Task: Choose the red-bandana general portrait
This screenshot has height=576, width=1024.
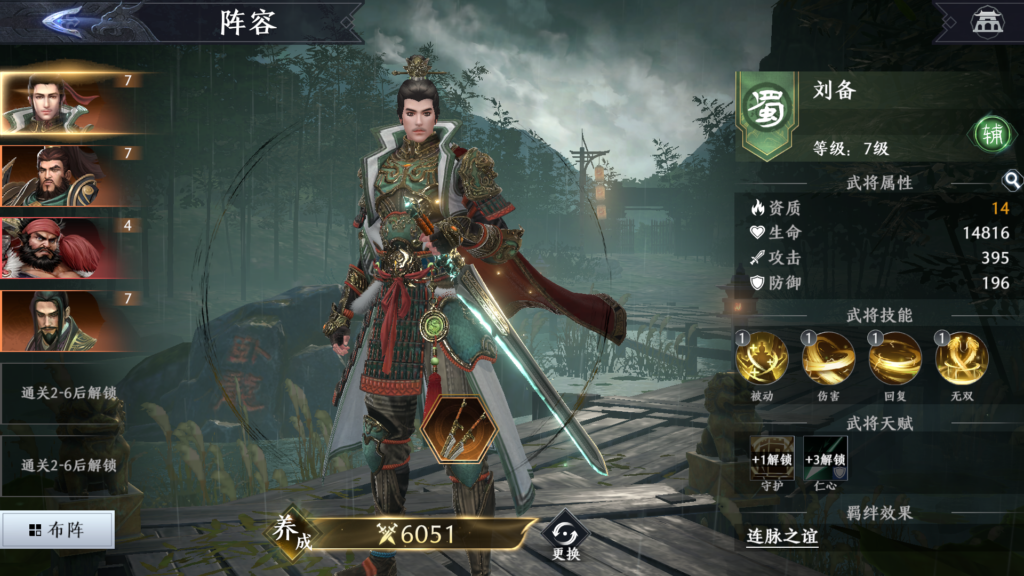Action: pos(72,248)
